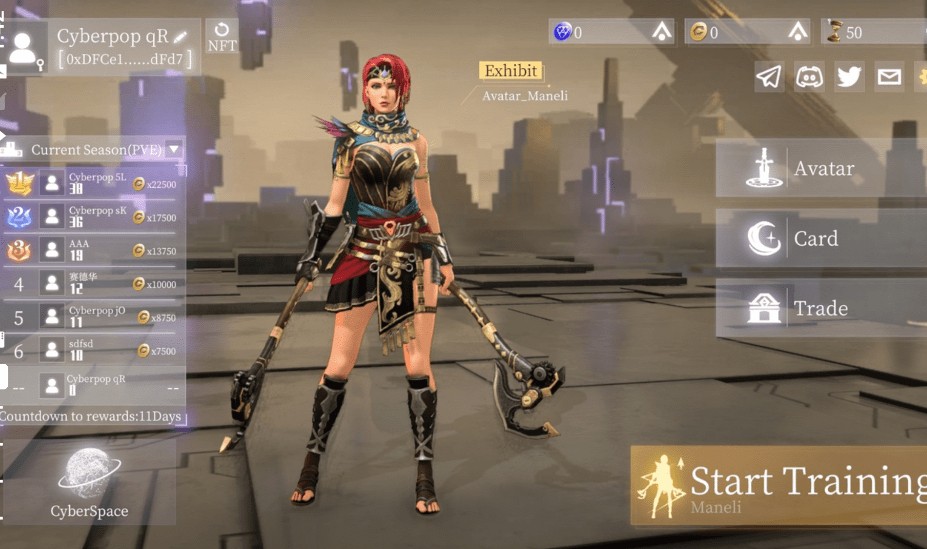927x549 pixels.
Task: Click the Exhibit button above the avatar name
Action: (x=511, y=71)
